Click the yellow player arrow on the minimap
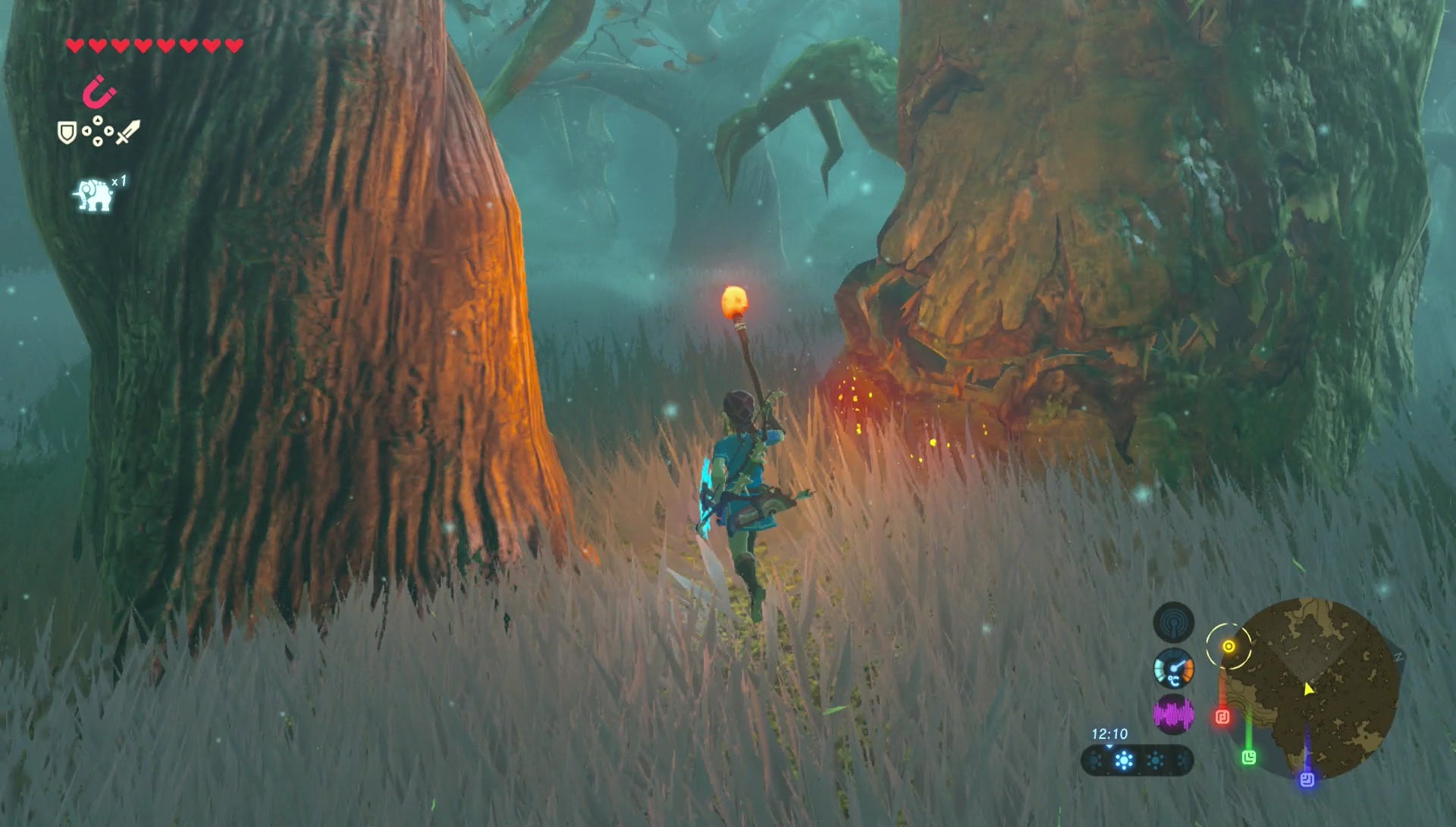The height and width of the screenshot is (827, 1456). click(1308, 690)
